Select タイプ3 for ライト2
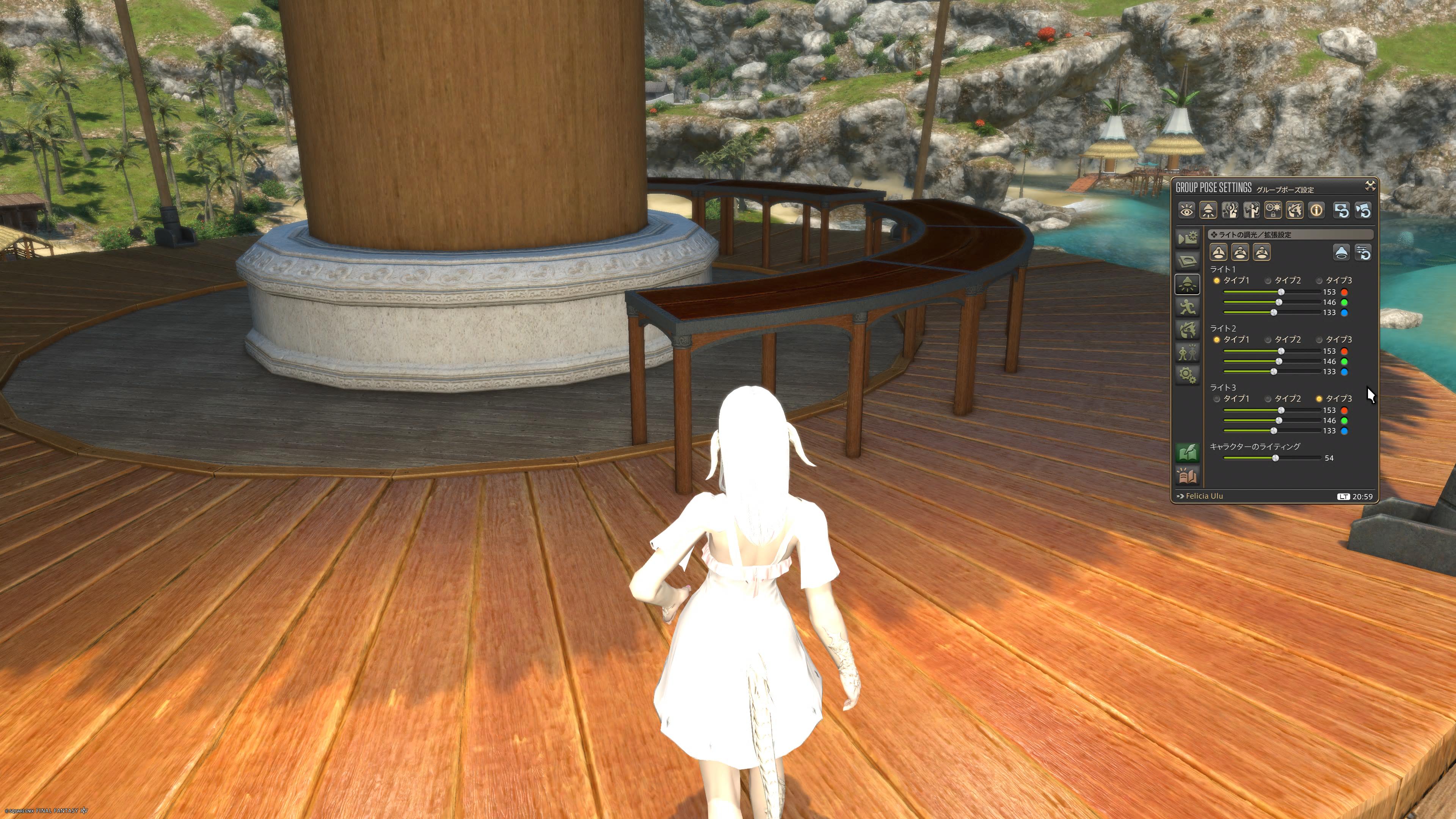 (x=1319, y=340)
